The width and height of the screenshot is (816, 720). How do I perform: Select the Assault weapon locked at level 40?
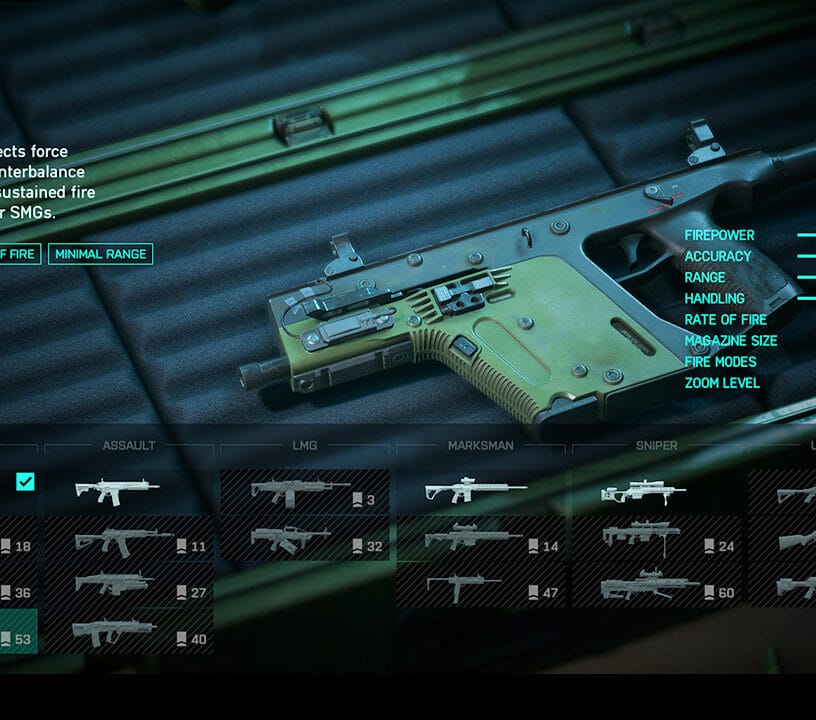coord(129,633)
